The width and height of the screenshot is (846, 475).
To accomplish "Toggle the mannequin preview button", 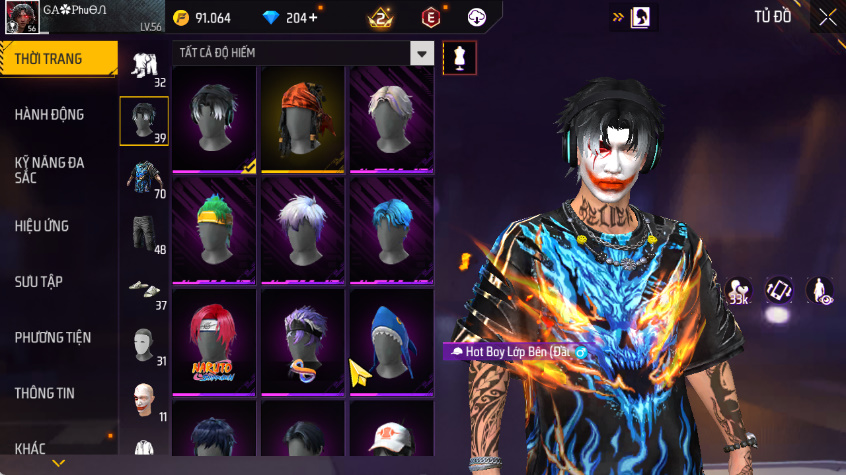I will point(460,57).
